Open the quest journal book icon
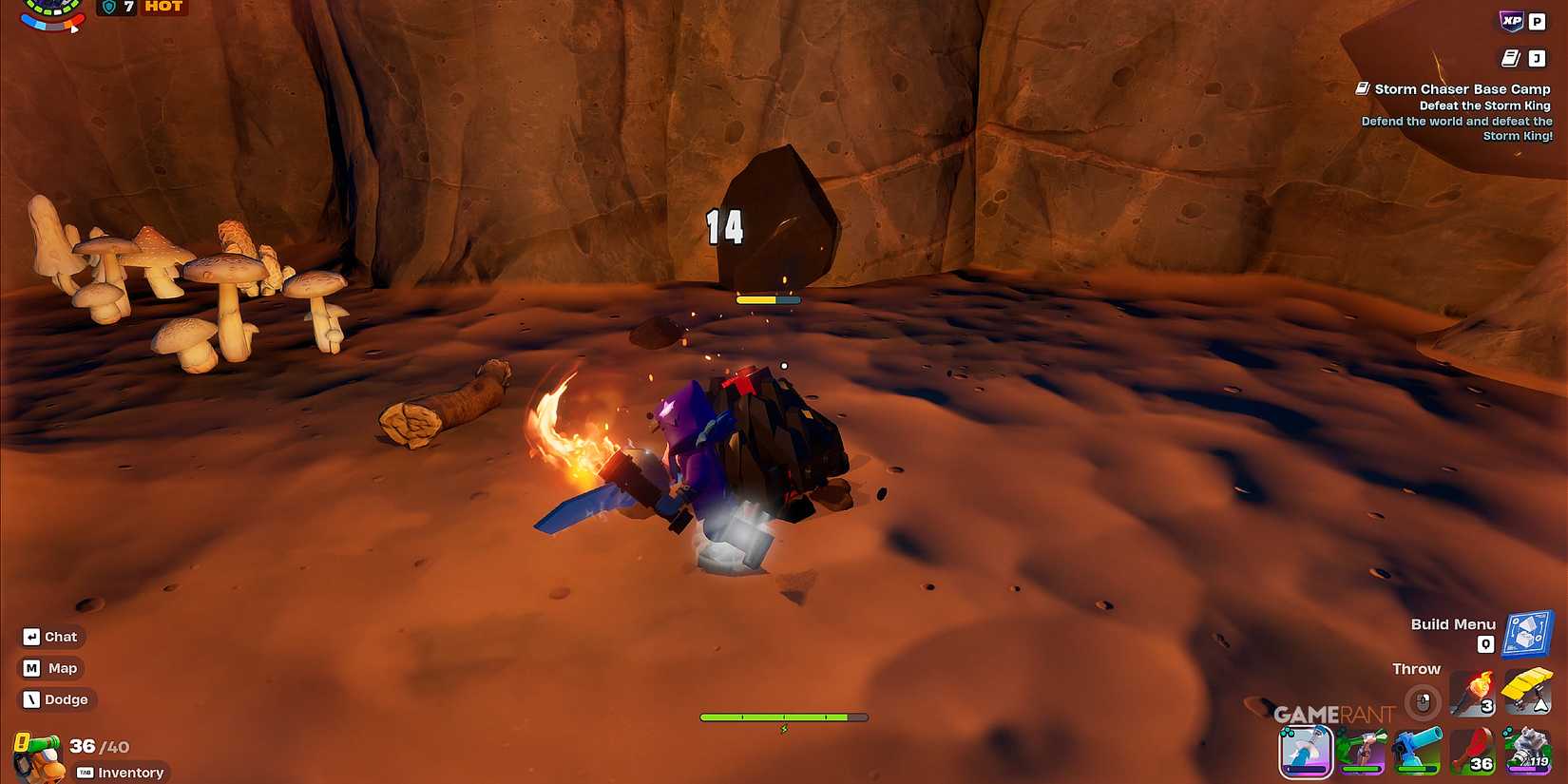1568x784 pixels. point(1511,59)
